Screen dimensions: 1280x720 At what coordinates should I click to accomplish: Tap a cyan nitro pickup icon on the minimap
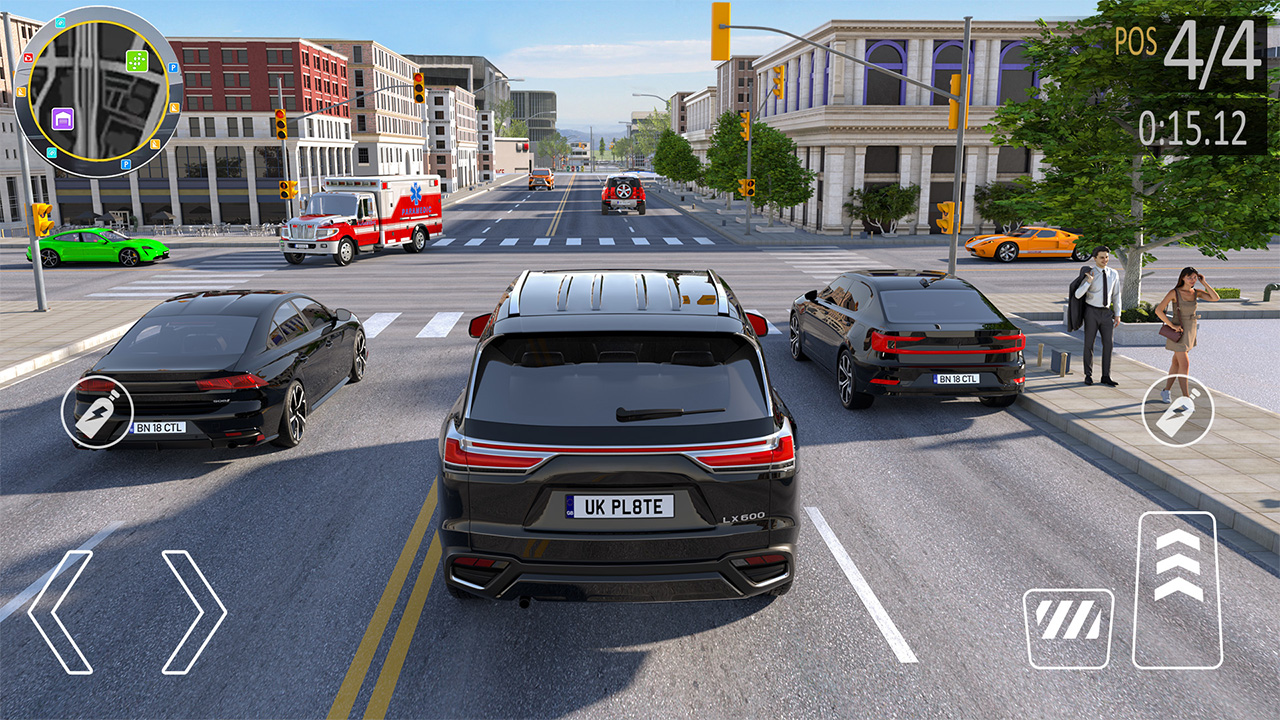(59, 24)
